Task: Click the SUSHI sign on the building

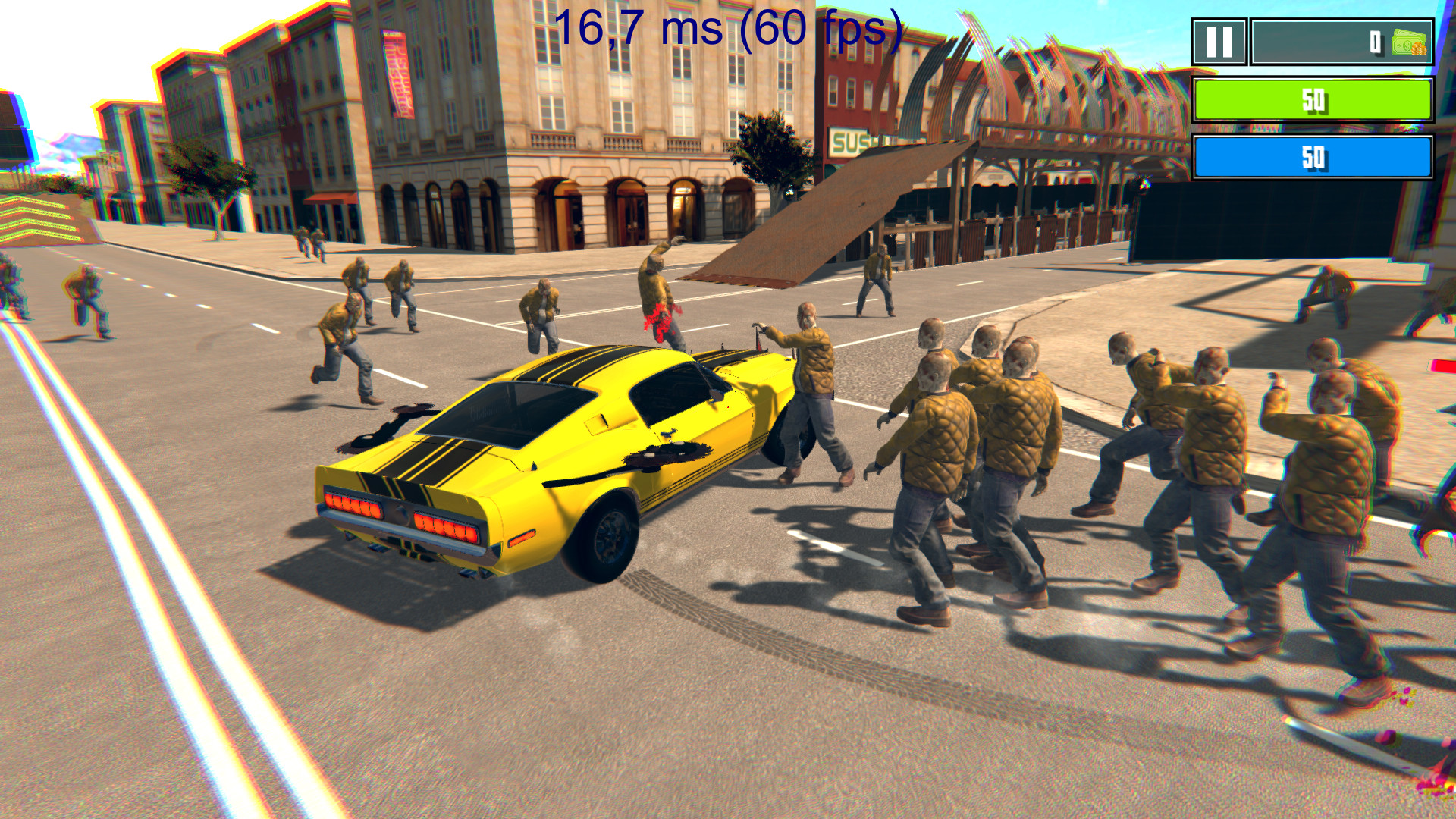Action: (849, 142)
